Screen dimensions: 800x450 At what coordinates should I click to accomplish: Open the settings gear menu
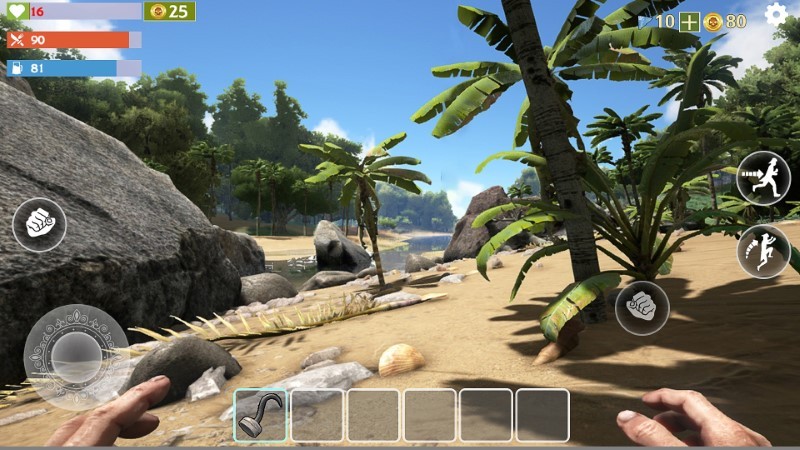point(776,14)
